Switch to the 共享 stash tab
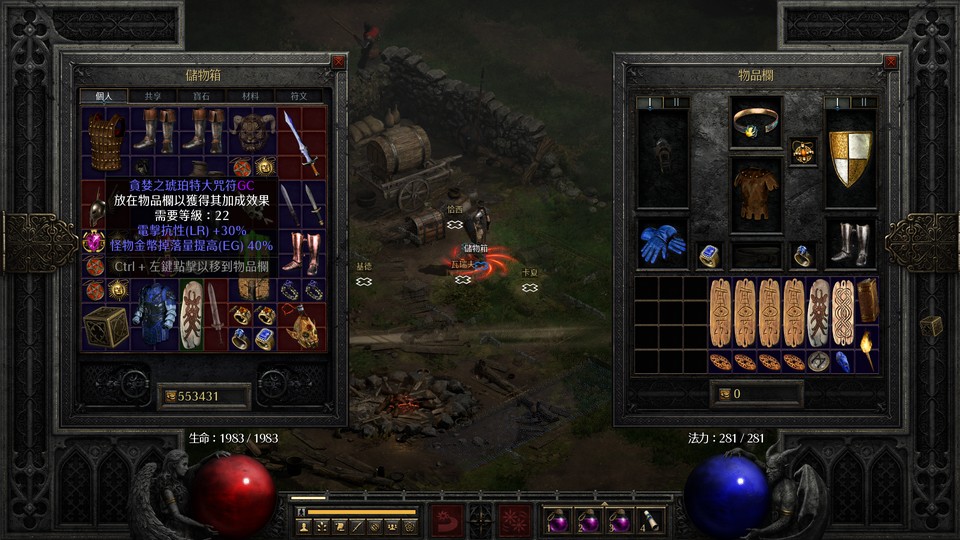Viewport: 960px width, 540px height. 153,96
